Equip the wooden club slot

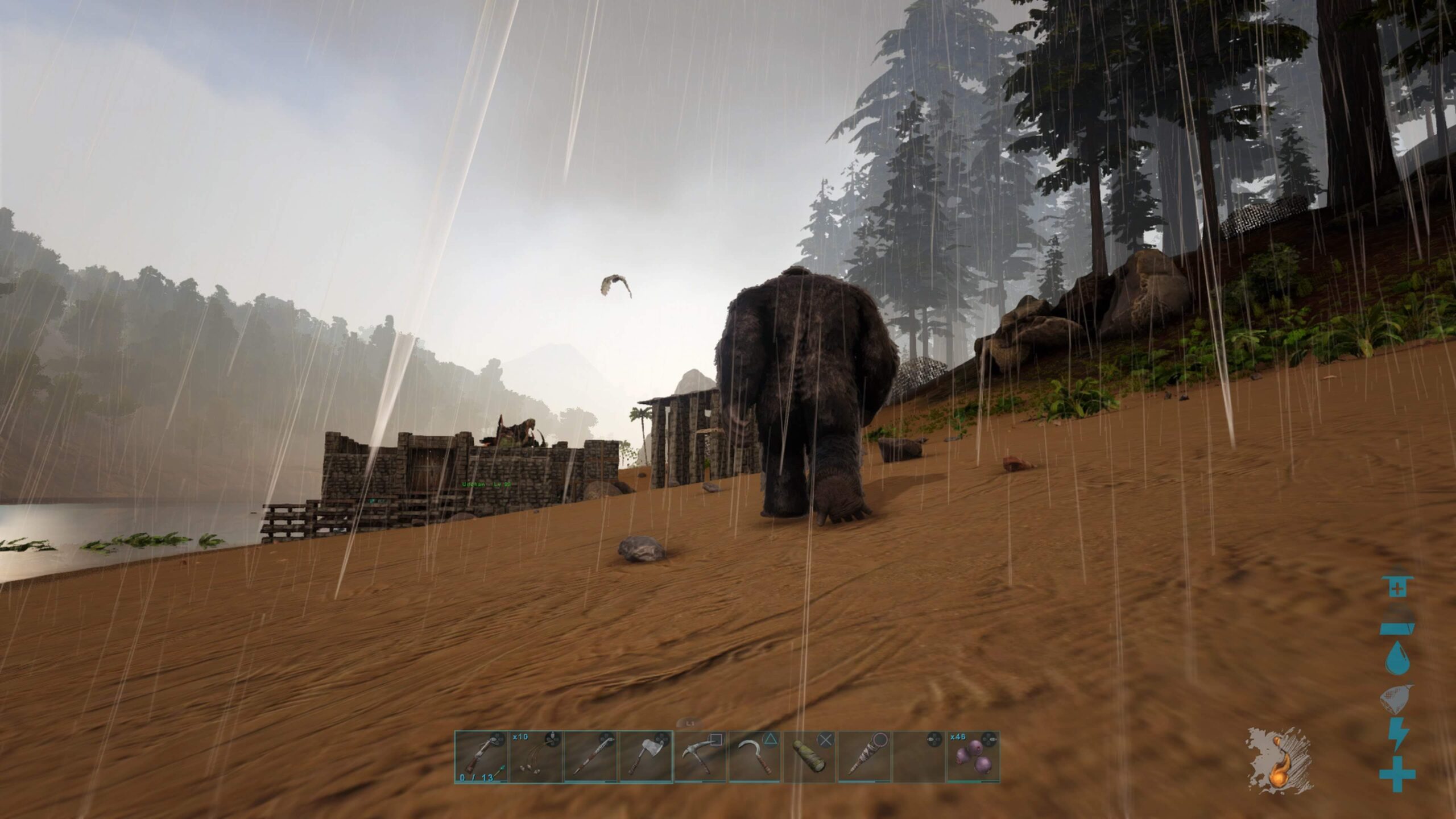coord(864,756)
